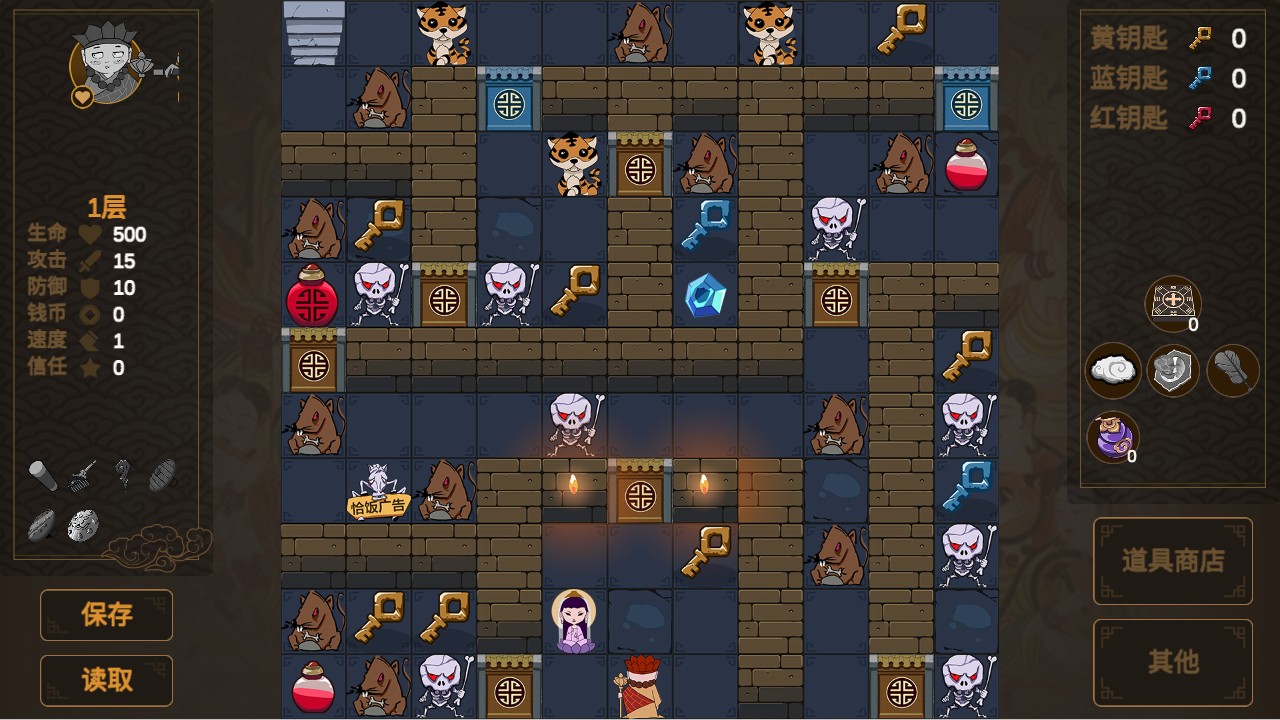
Task: Click the greyed-out comb equipment slot
Action: (x=83, y=477)
